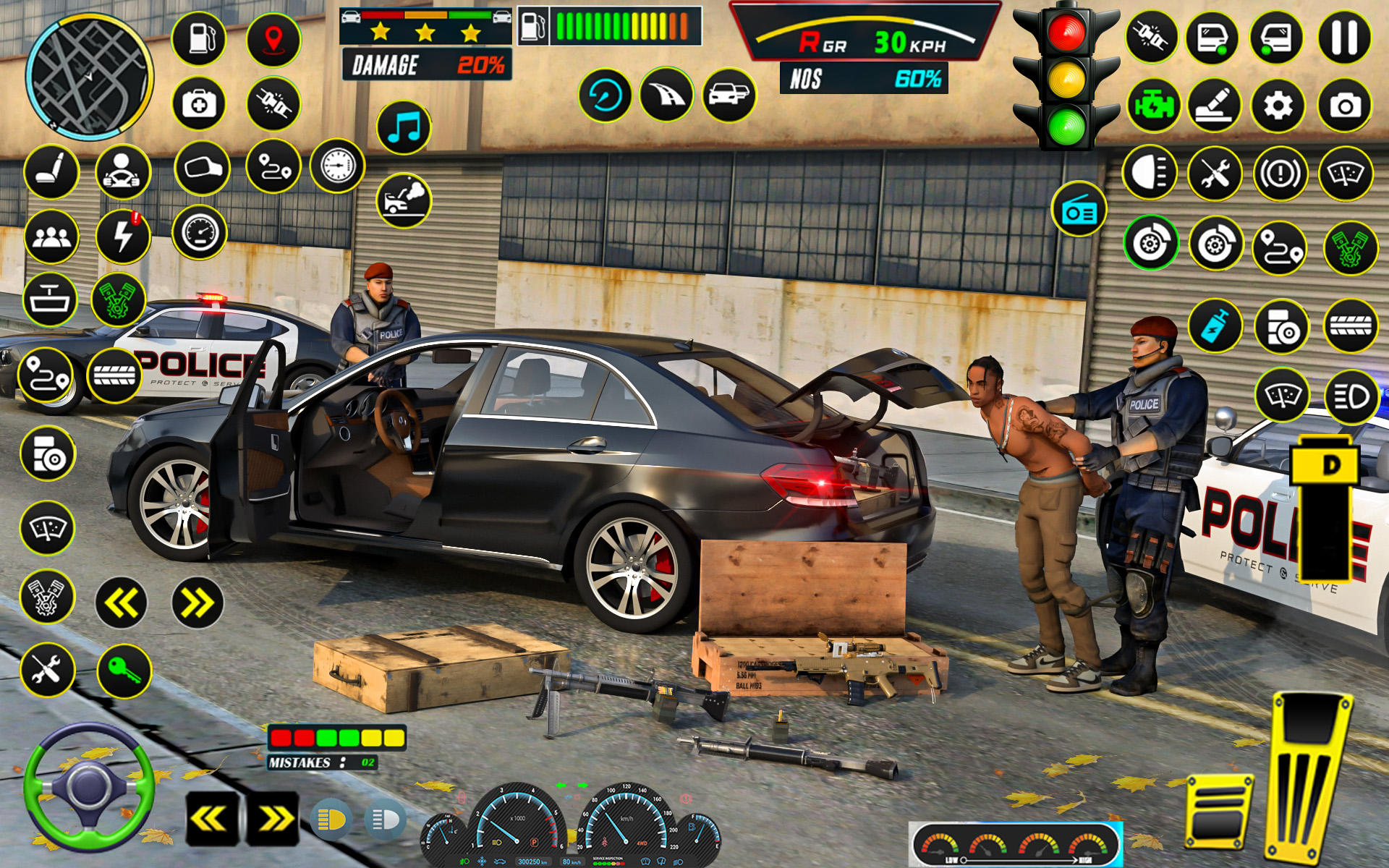Open the settings gear menu
Viewport: 1389px width, 868px height.
click(x=1279, y=106)
